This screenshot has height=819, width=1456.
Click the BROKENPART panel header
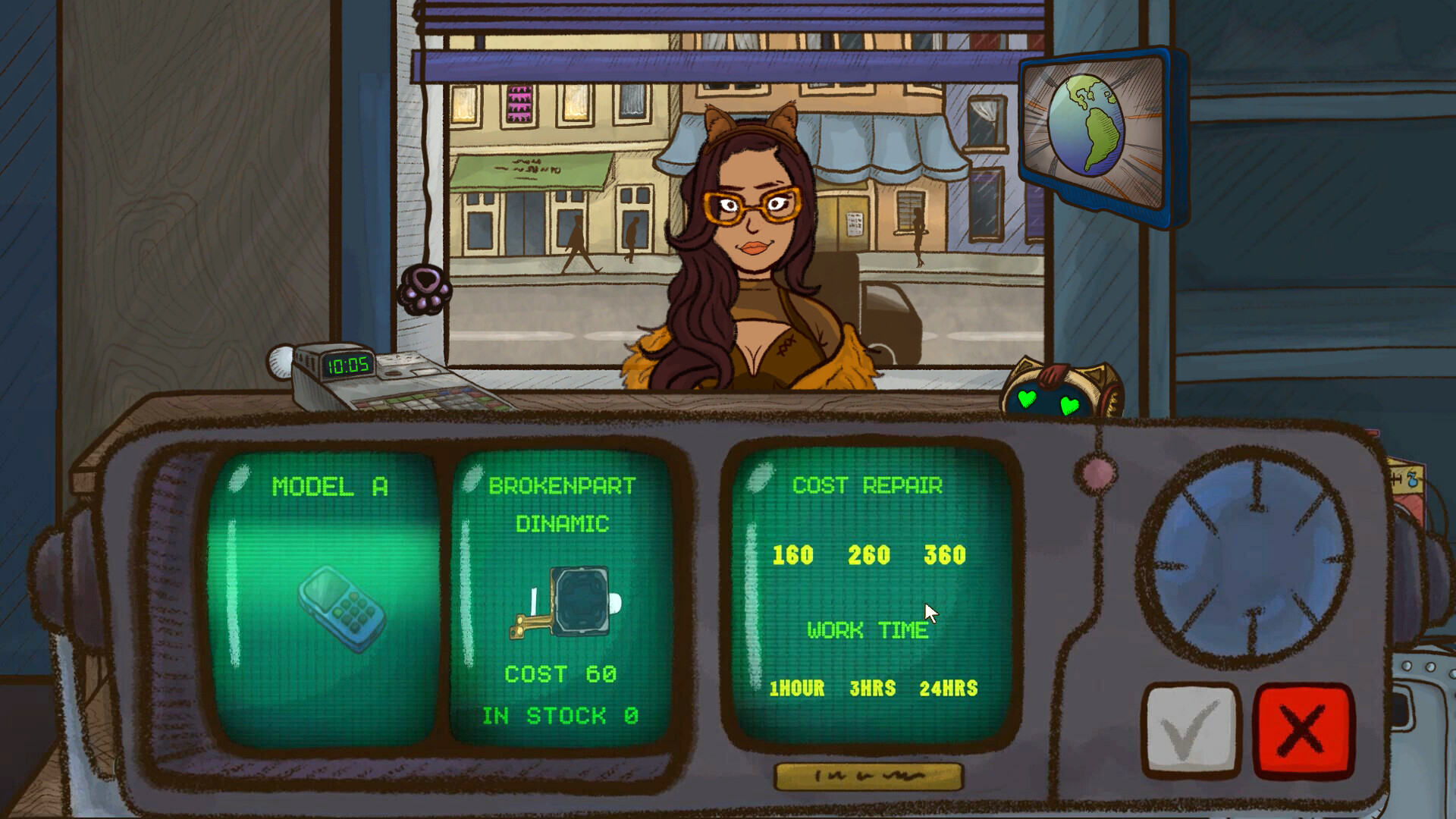point(564,485)
